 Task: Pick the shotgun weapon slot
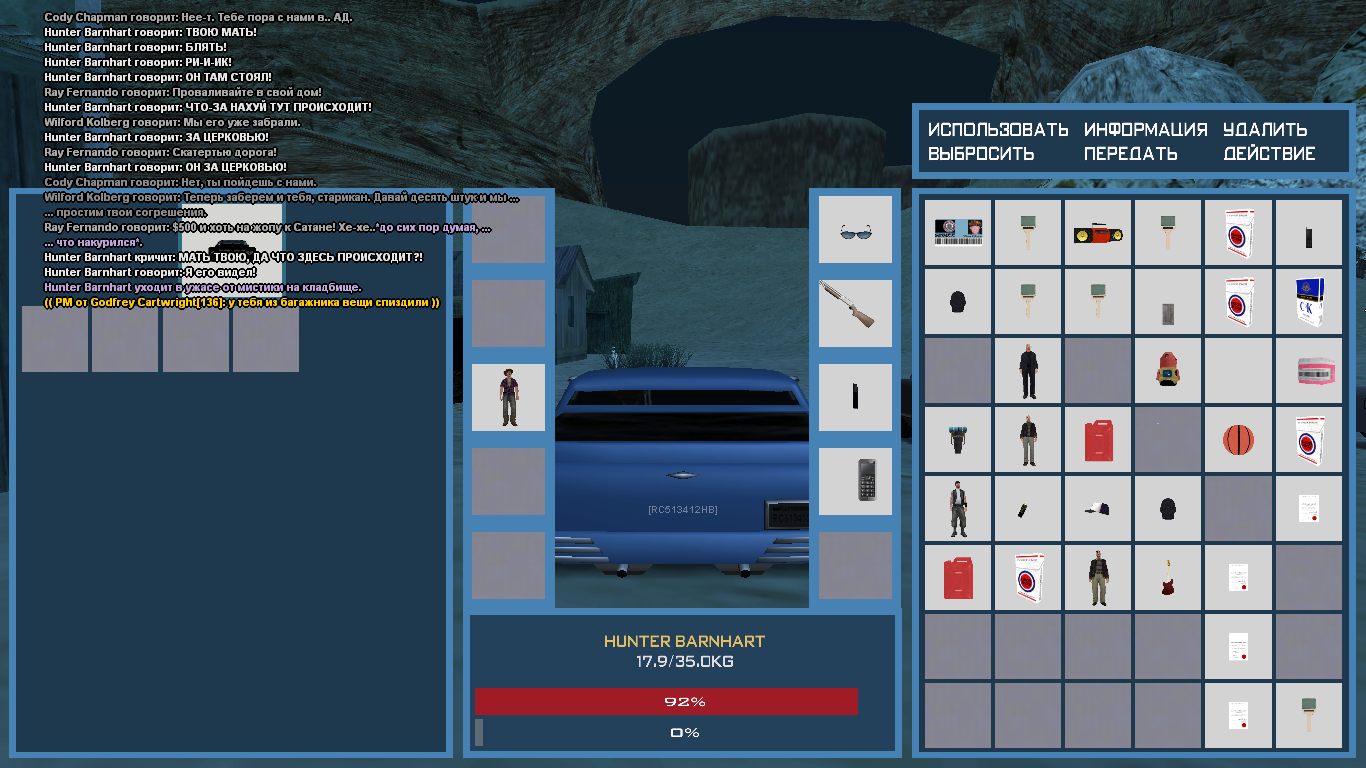(855, 313)
